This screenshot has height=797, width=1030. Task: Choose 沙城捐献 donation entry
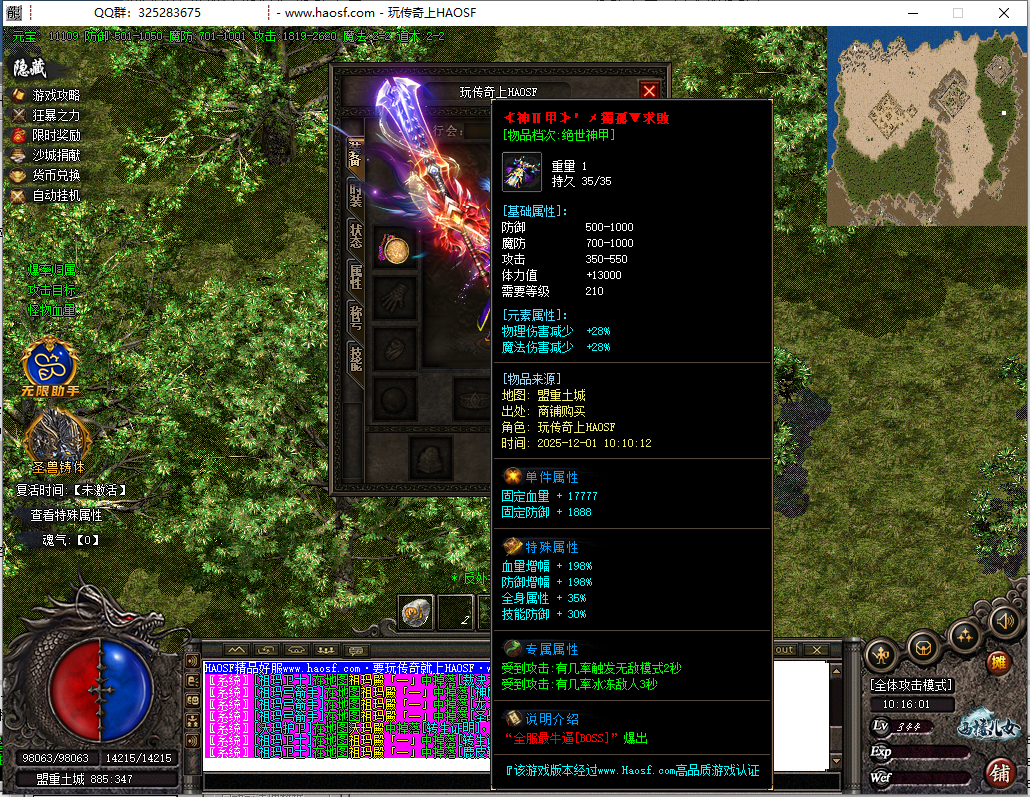pos(56,155)
